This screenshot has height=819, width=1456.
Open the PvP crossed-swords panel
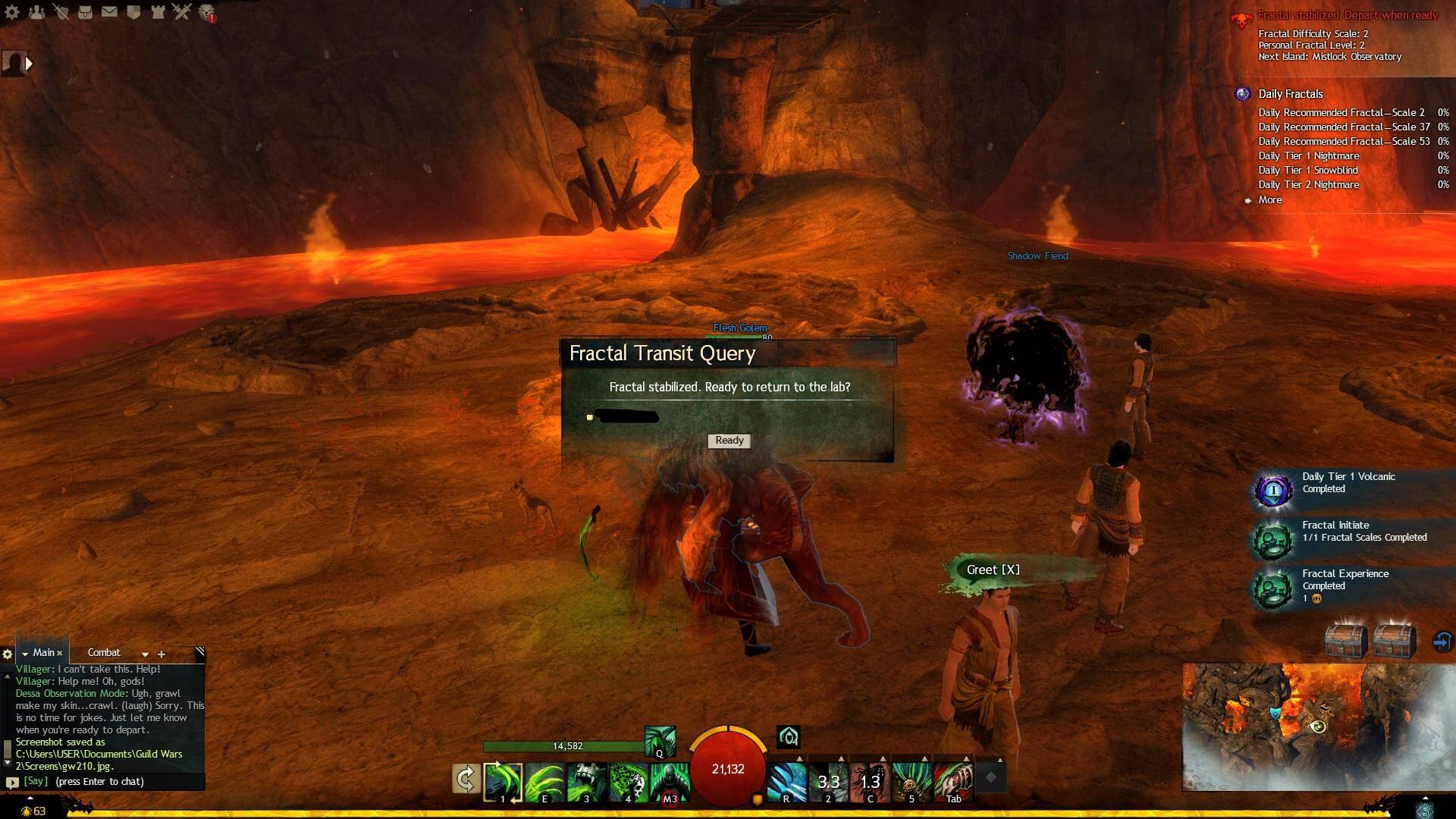[180, 11]
